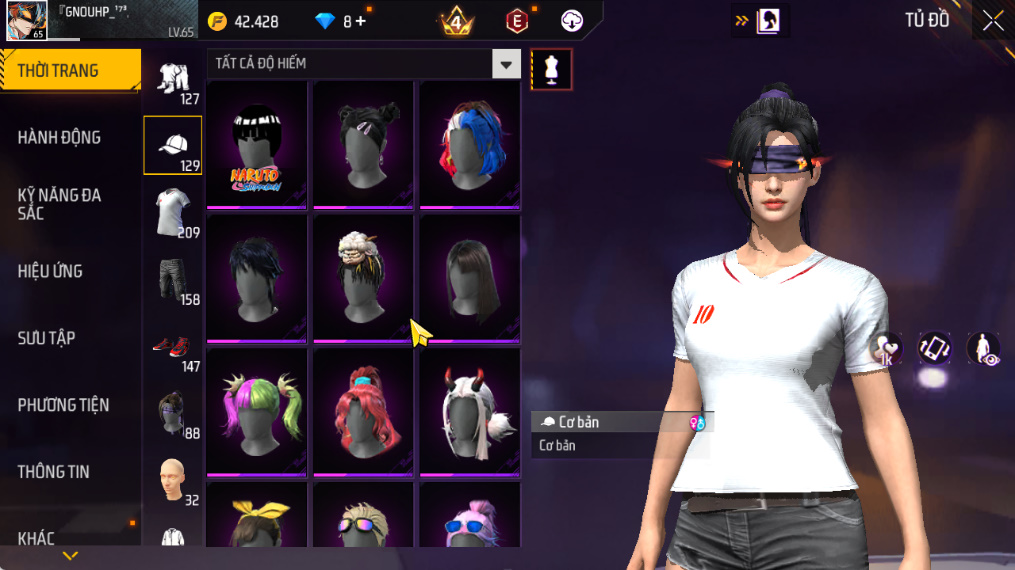1015x570 pixels.
Task: Select Kỹ Năng Đa Sắc tab
Action: click(x=60, y=204)
